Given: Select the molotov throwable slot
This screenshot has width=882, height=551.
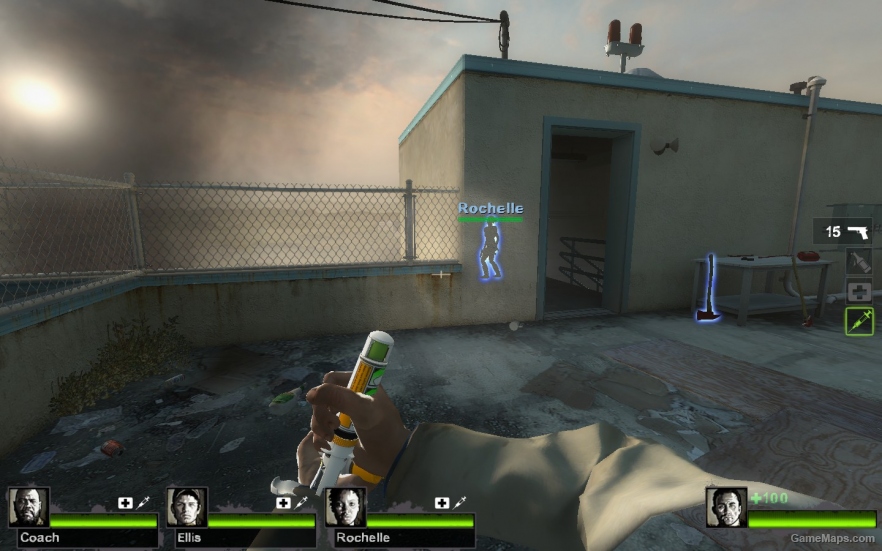Looking at the screenshot, I should tap(858, 262).
